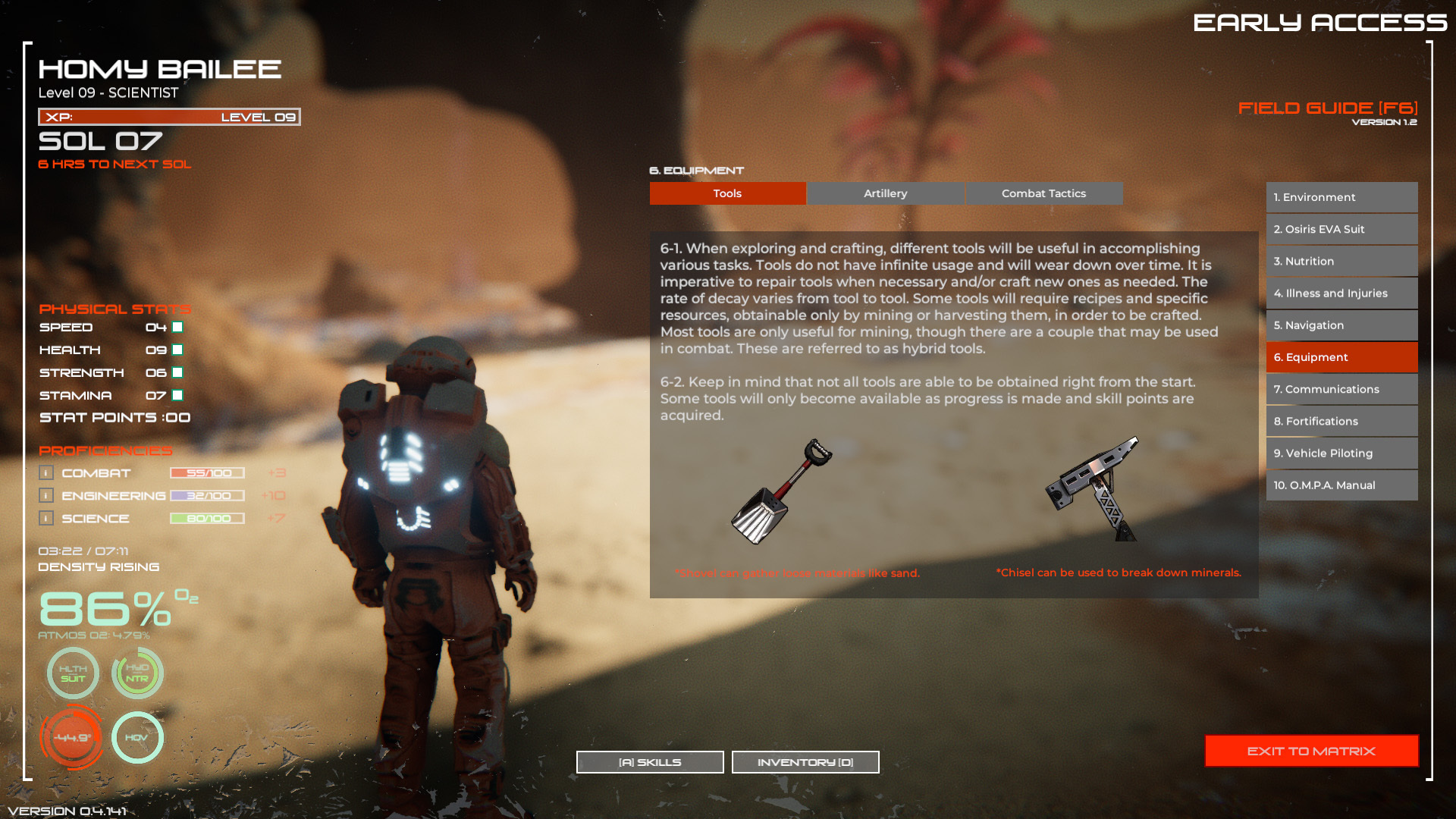Click the Combat proficiency info icon

click(46, 473)
